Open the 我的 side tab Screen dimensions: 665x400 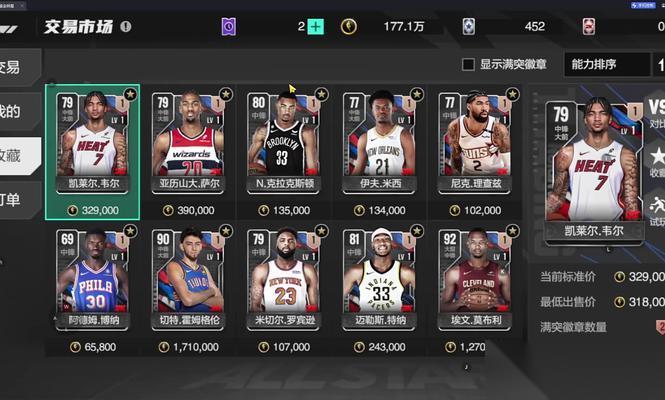(12, 111)
